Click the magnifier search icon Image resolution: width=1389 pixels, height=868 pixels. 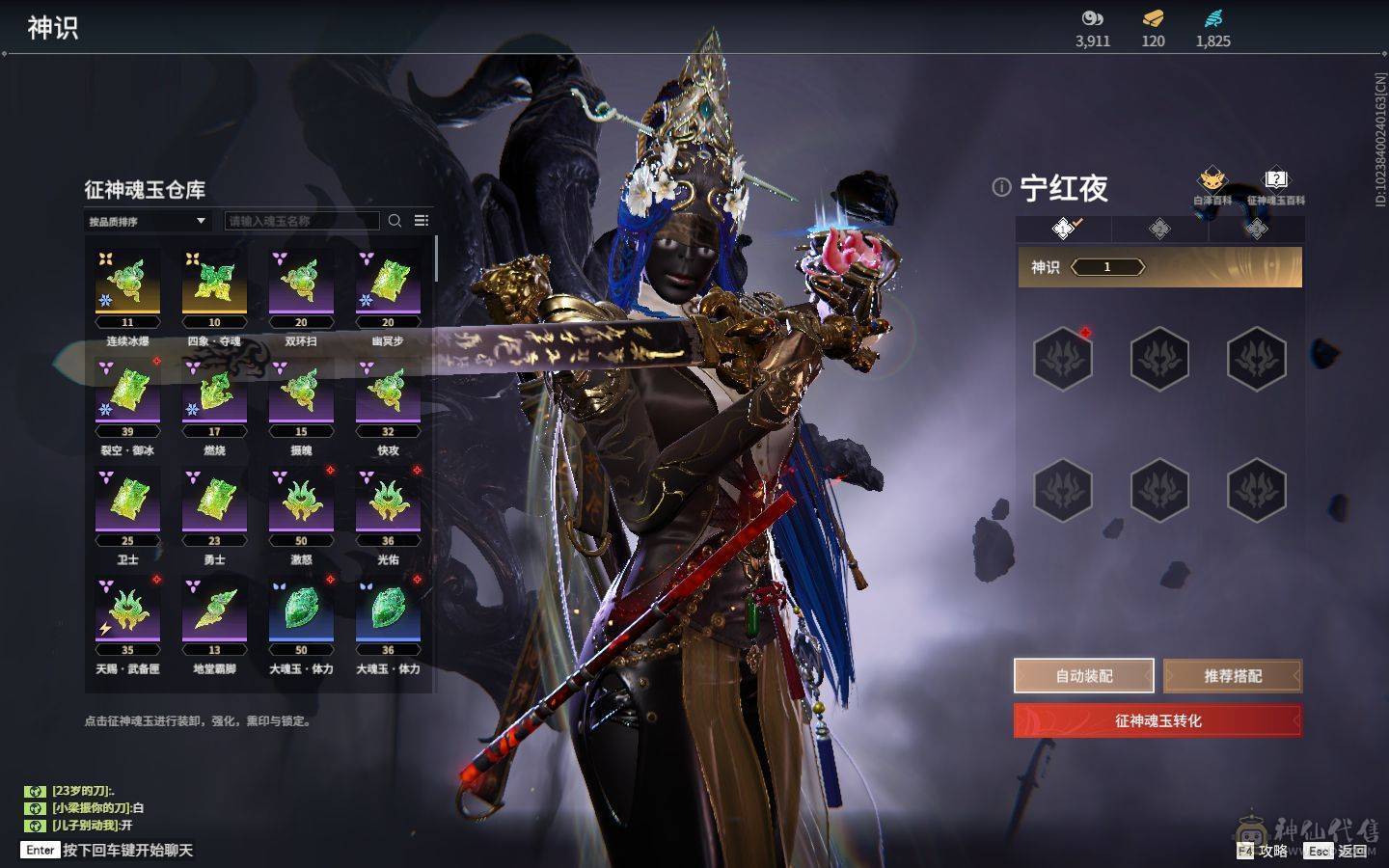point(395,221)
